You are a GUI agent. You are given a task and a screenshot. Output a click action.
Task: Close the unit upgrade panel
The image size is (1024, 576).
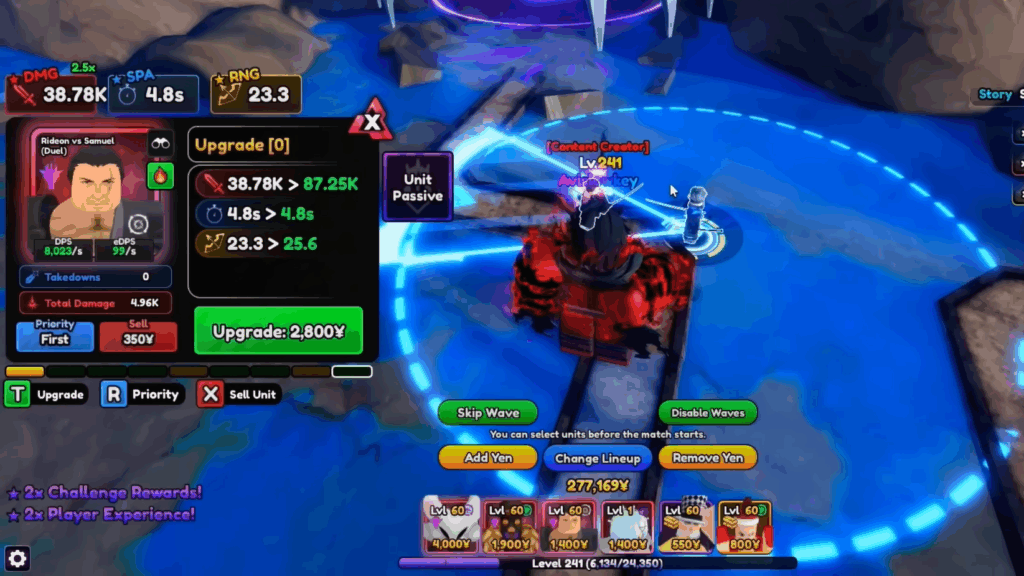(373, 123)
